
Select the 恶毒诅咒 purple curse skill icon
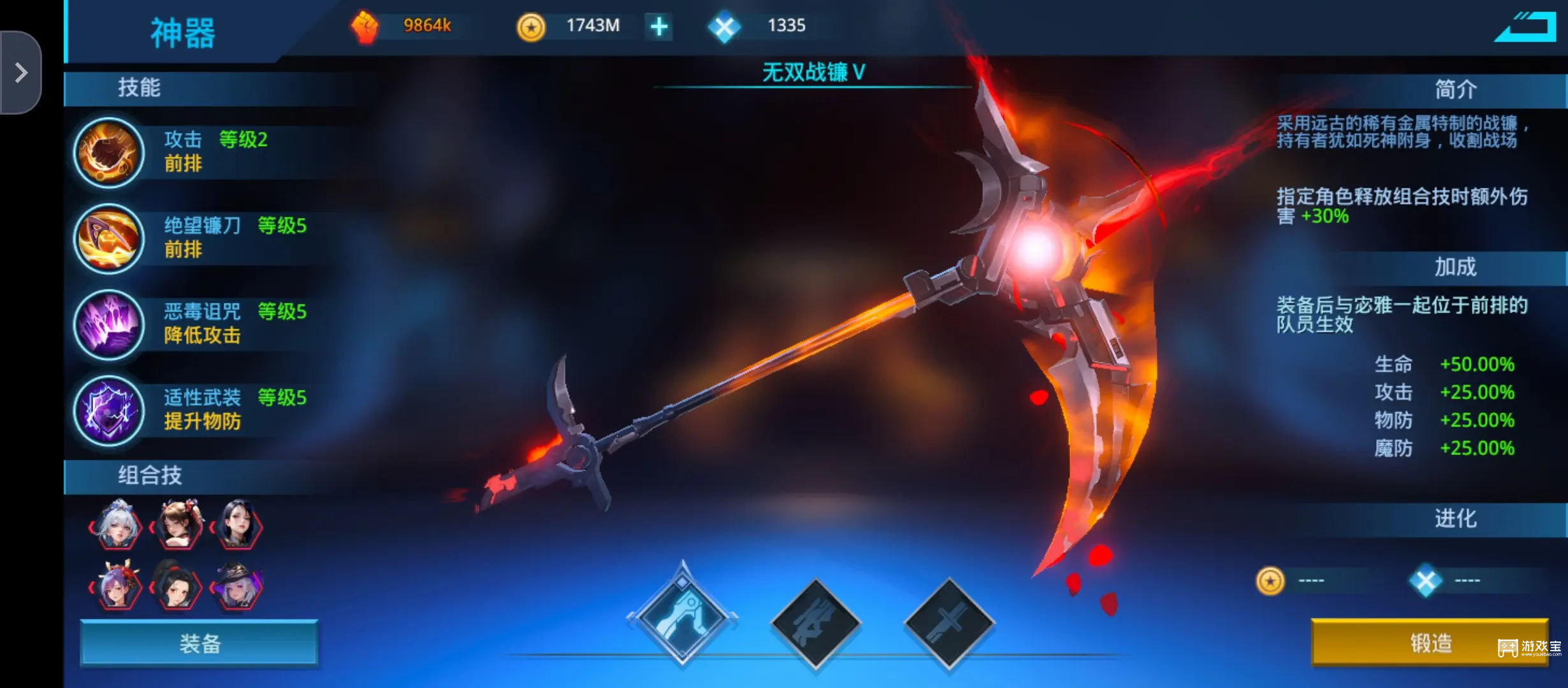click(109, 324)
